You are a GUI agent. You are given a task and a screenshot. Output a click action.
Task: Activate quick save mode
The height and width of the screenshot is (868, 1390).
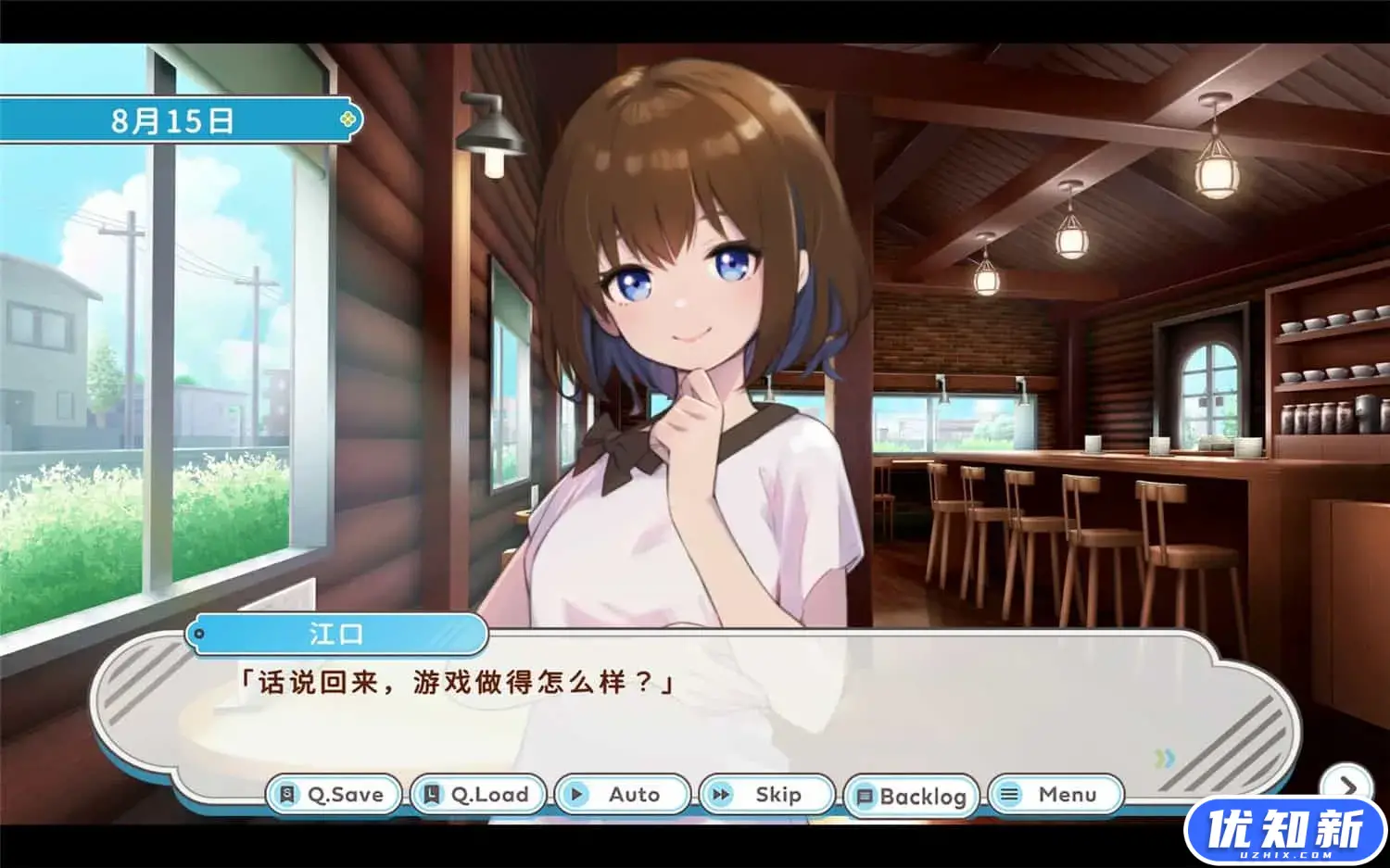pyautogui.click(x=332, y=794)
